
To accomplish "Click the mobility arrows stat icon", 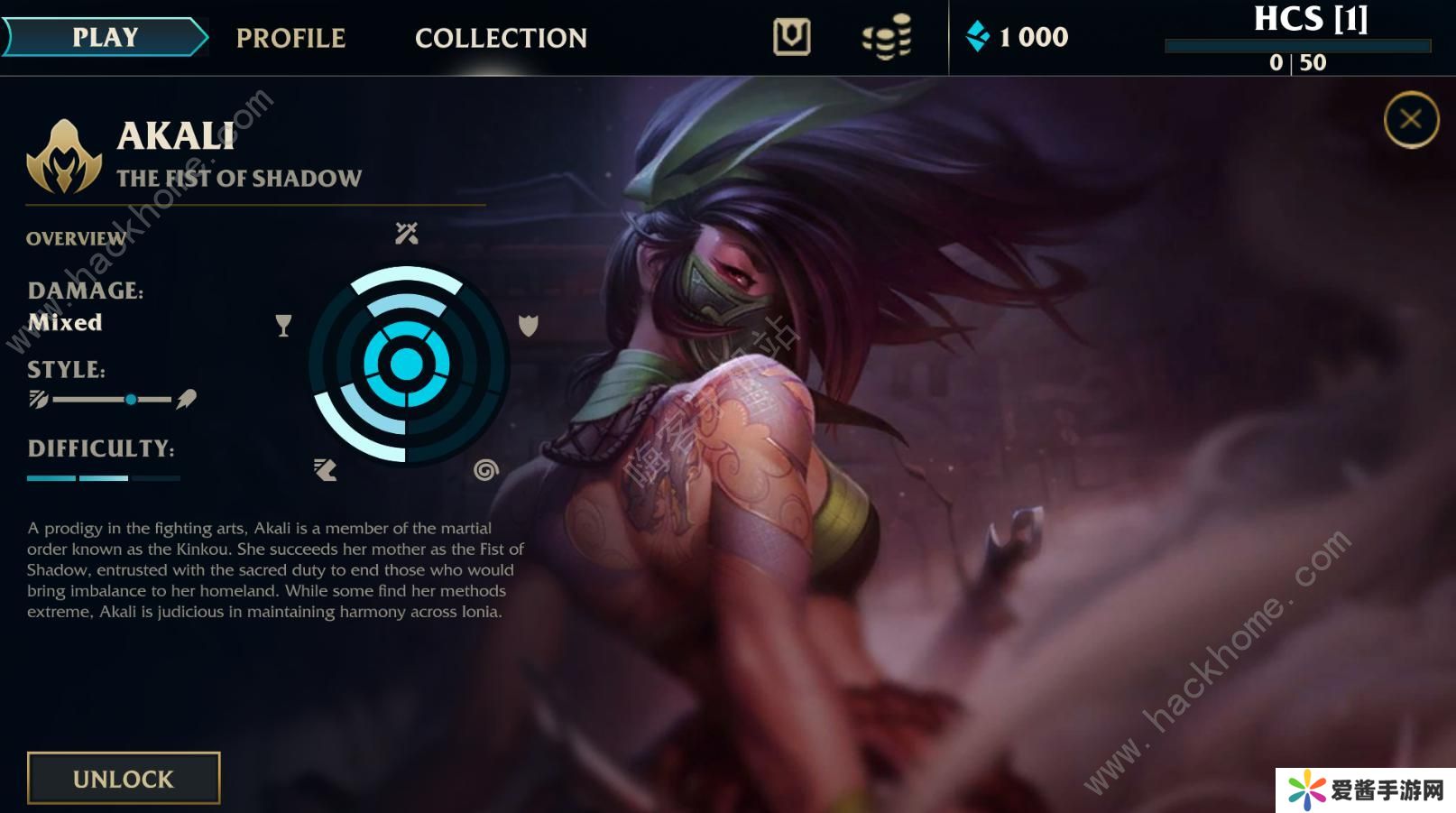I will tap(326, 469).
